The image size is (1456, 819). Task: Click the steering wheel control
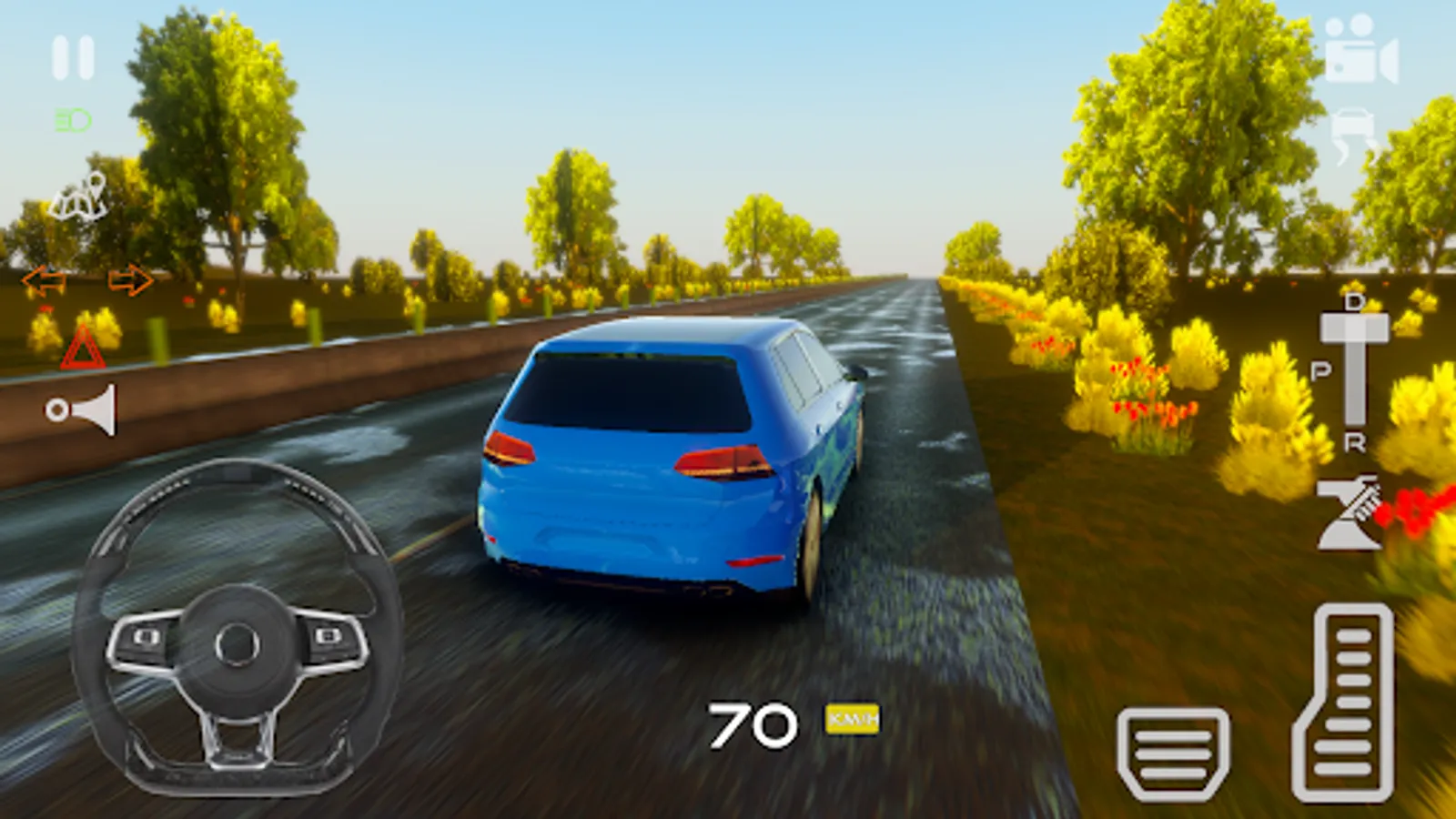point(237,628)
